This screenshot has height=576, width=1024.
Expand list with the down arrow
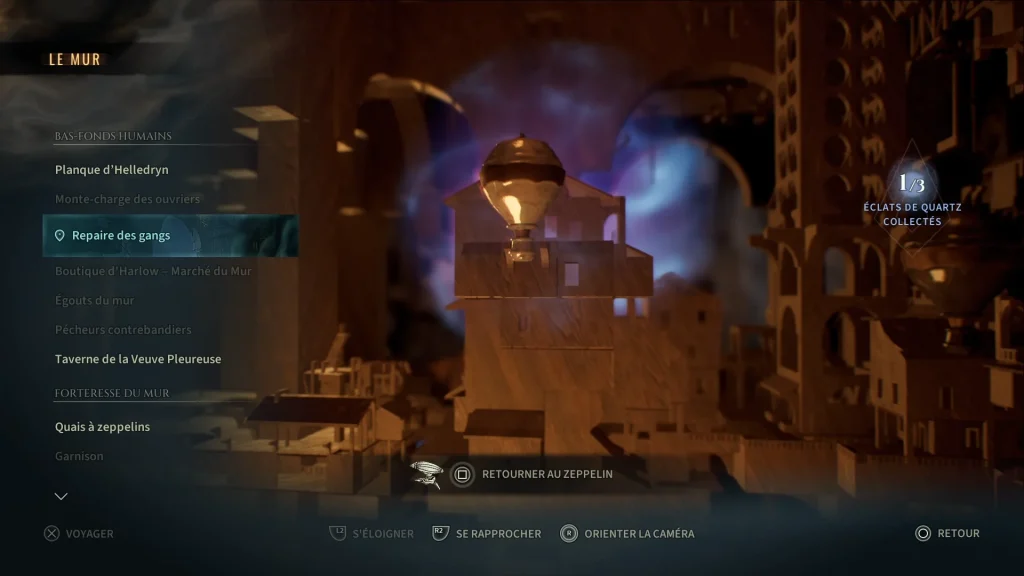click(61, 496)
